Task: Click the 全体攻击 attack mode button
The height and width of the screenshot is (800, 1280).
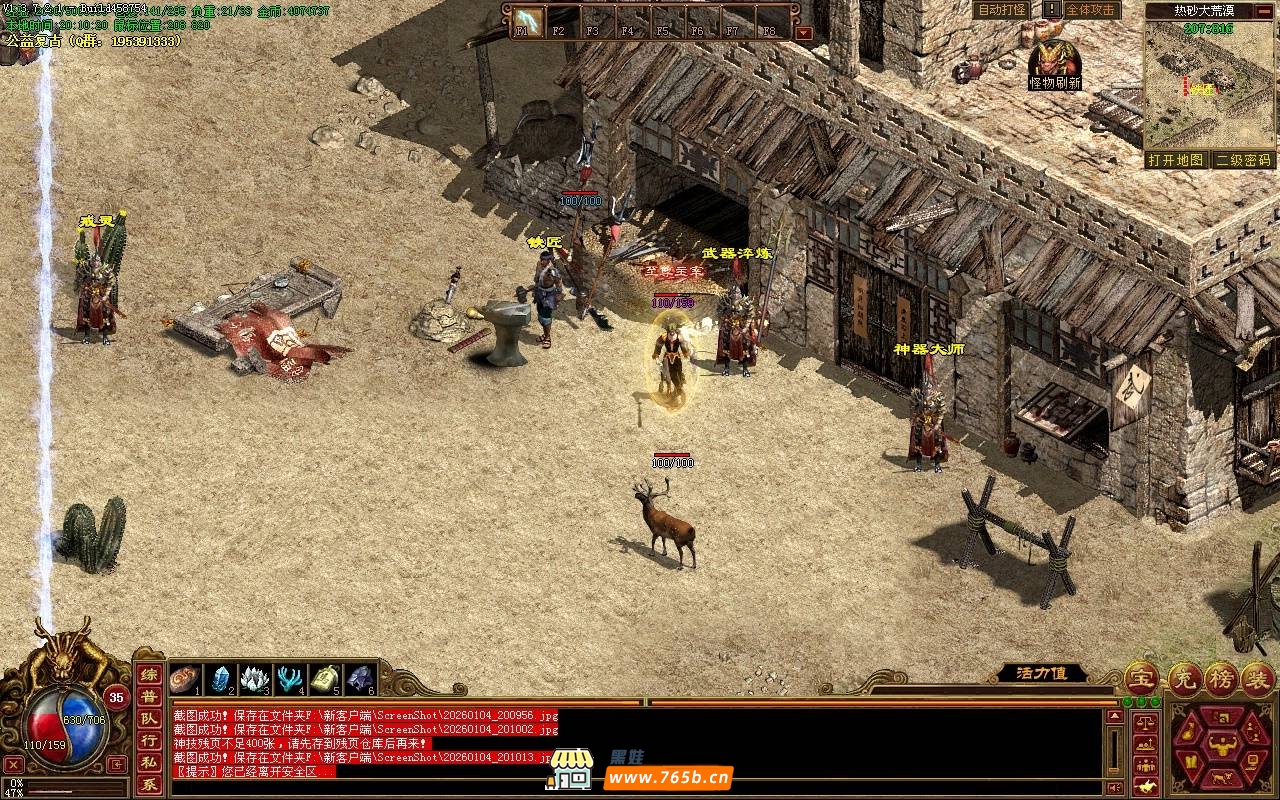Action: tap(1090, 10)
